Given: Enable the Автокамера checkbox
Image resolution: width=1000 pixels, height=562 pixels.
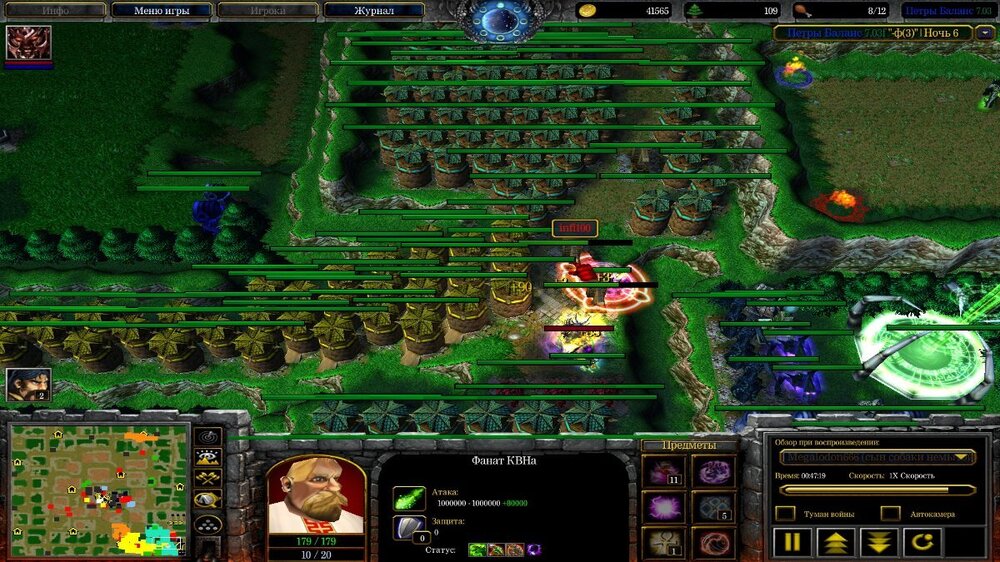Looking at the screenshot, I should (890, 513).
